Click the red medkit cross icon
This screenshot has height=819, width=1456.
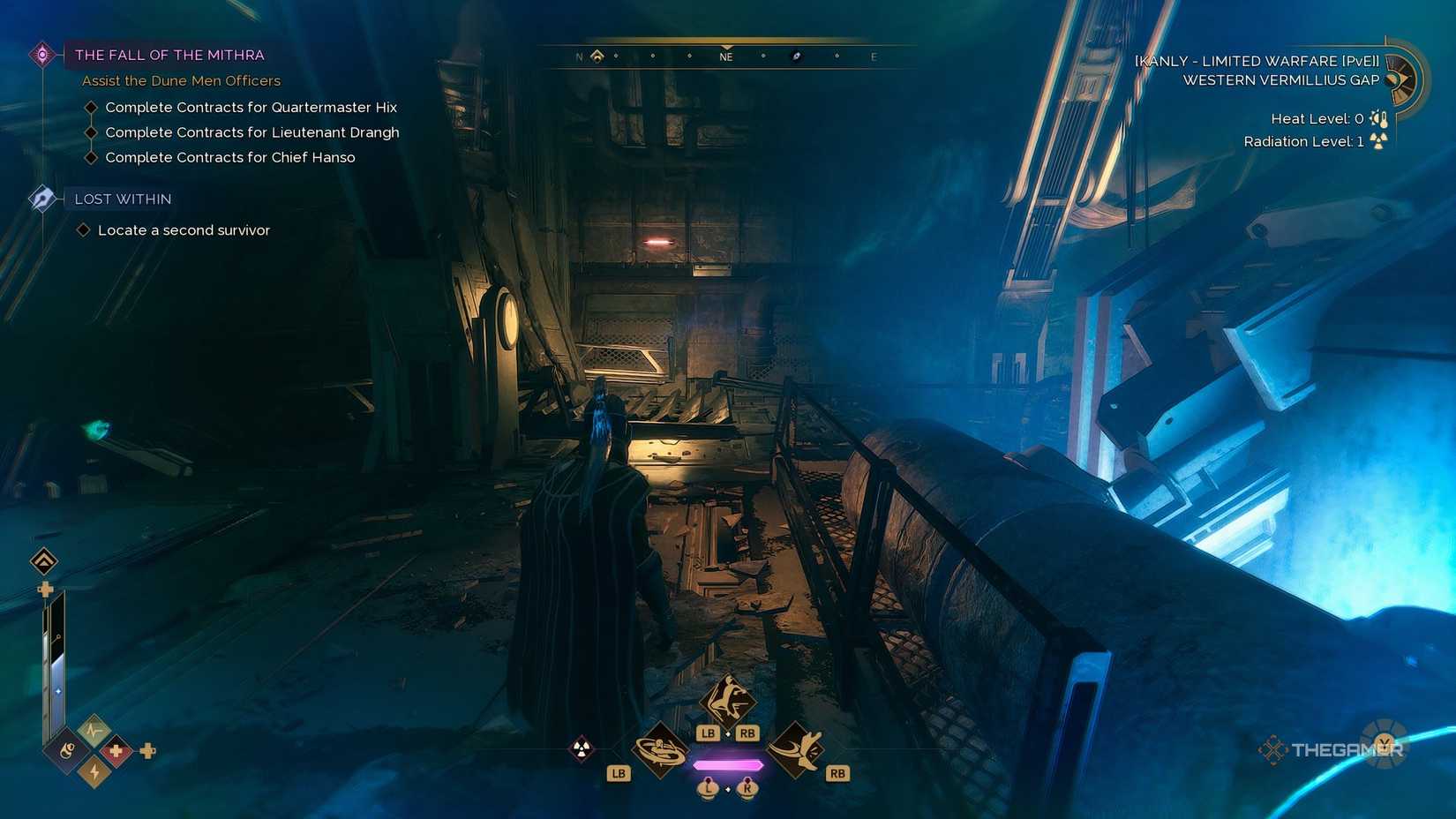coord(116,751)
